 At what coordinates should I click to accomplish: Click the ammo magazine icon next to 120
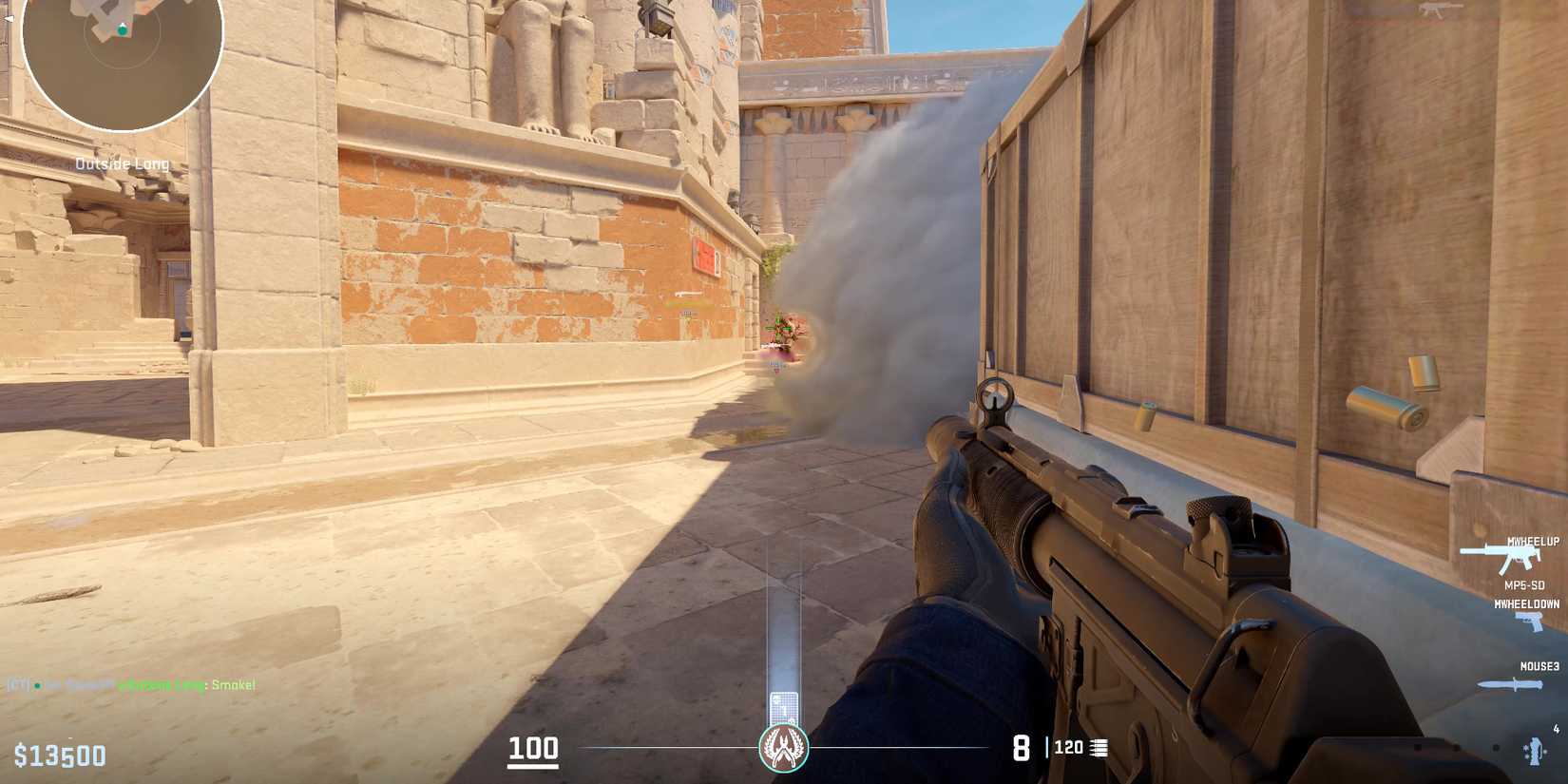[x=1100, y=748]
